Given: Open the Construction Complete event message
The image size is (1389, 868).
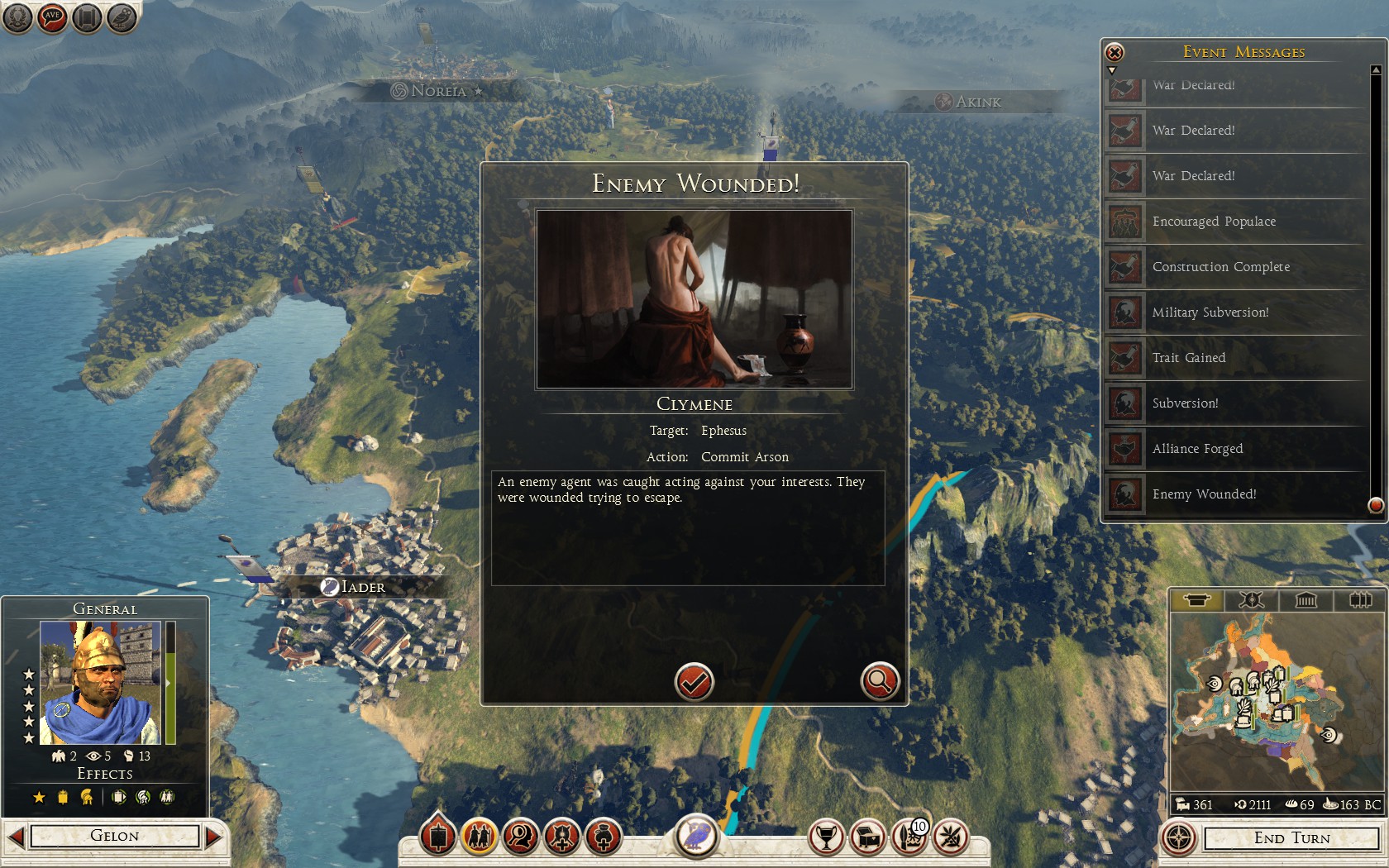Looking at the screenshot, I should pyautogui.click(x=1220, y=267).
